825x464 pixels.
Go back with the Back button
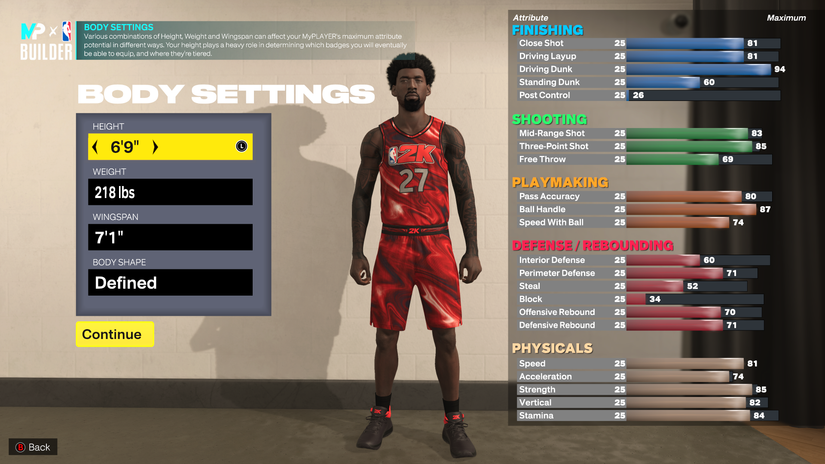point(32,447)
